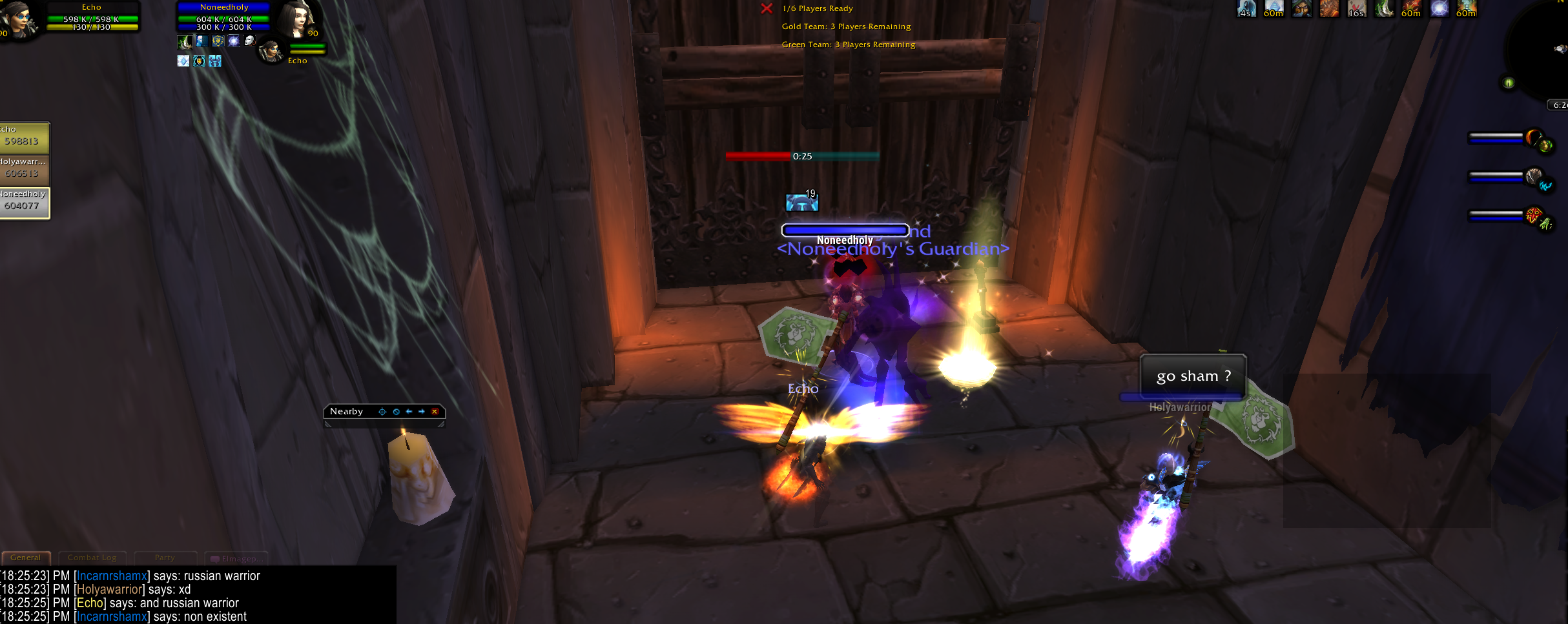The image size is (1568, 624).
Task: Click the buff icon showing 16s
Action: pos(1357,8)
